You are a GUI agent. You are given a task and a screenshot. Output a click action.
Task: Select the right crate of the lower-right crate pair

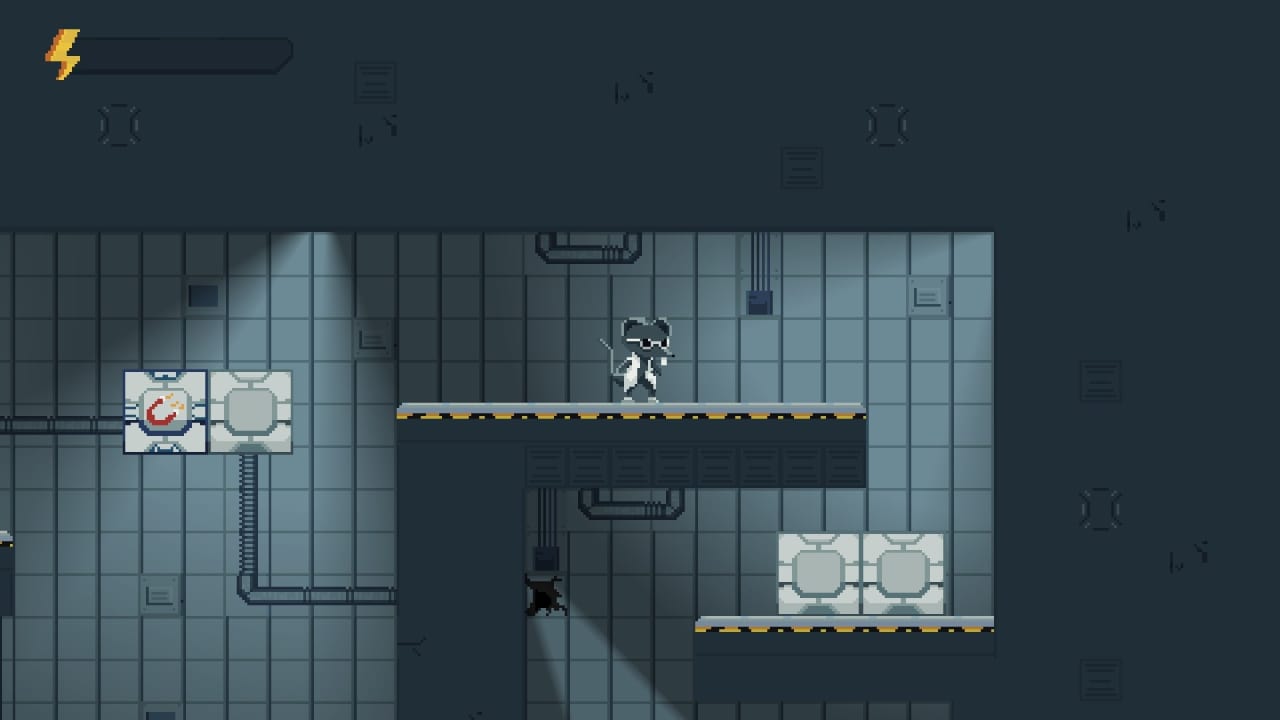click(902, 572)
